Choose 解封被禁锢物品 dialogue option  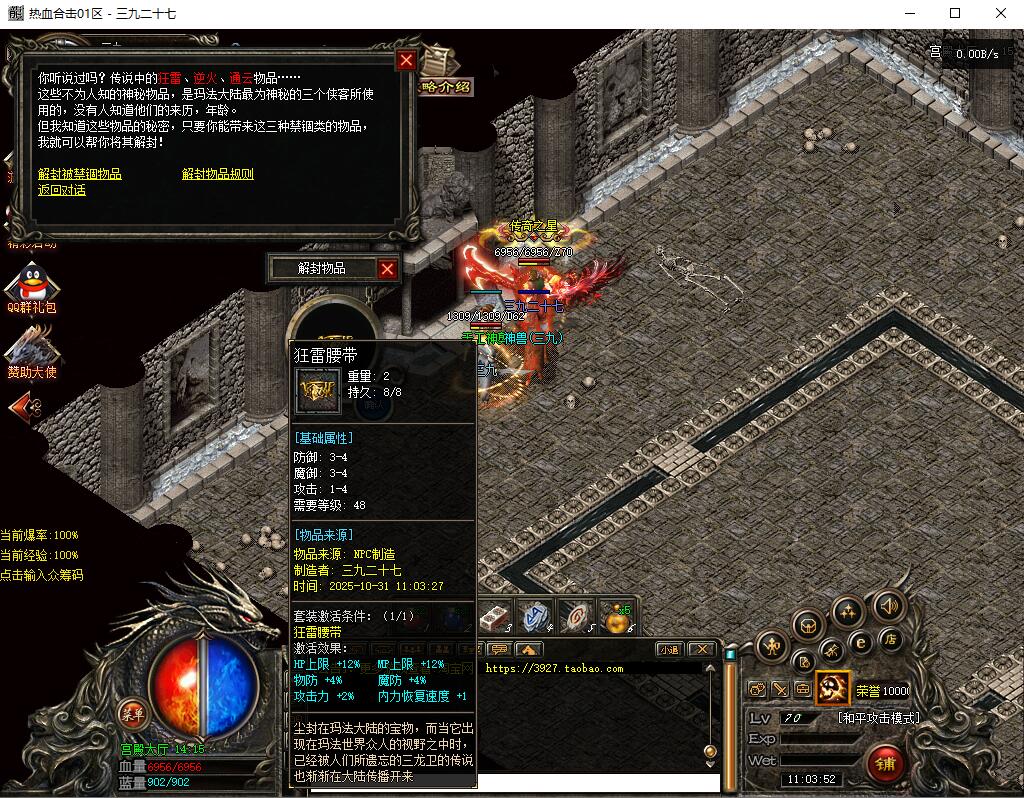(80, 174)
